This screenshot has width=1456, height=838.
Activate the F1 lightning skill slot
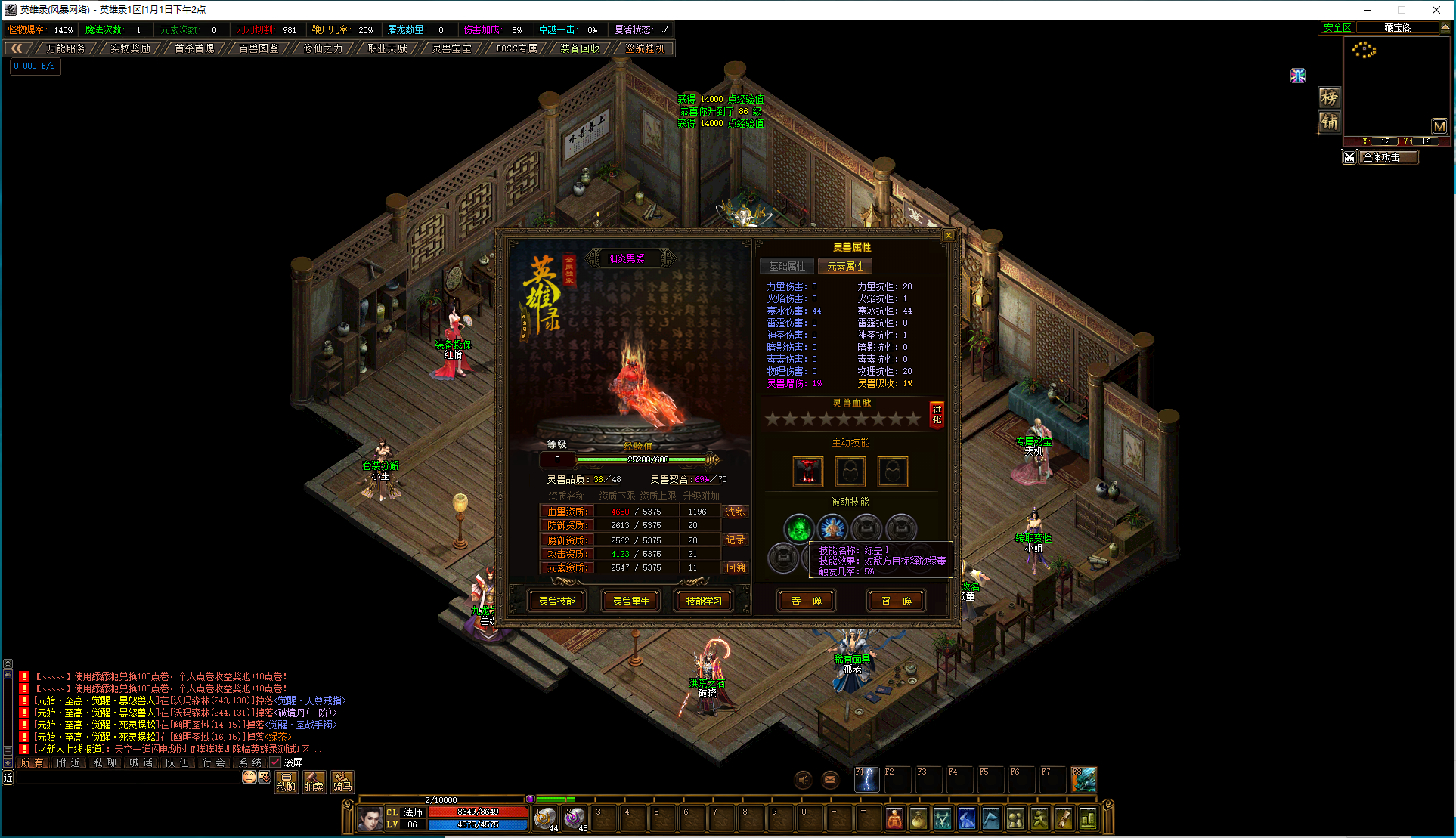866,780
